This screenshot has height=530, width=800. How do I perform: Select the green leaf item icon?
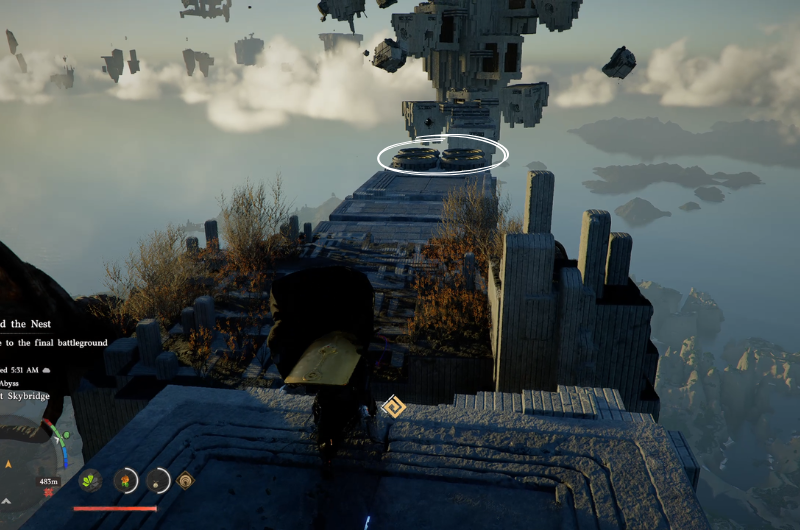click(x=90, y=480)
